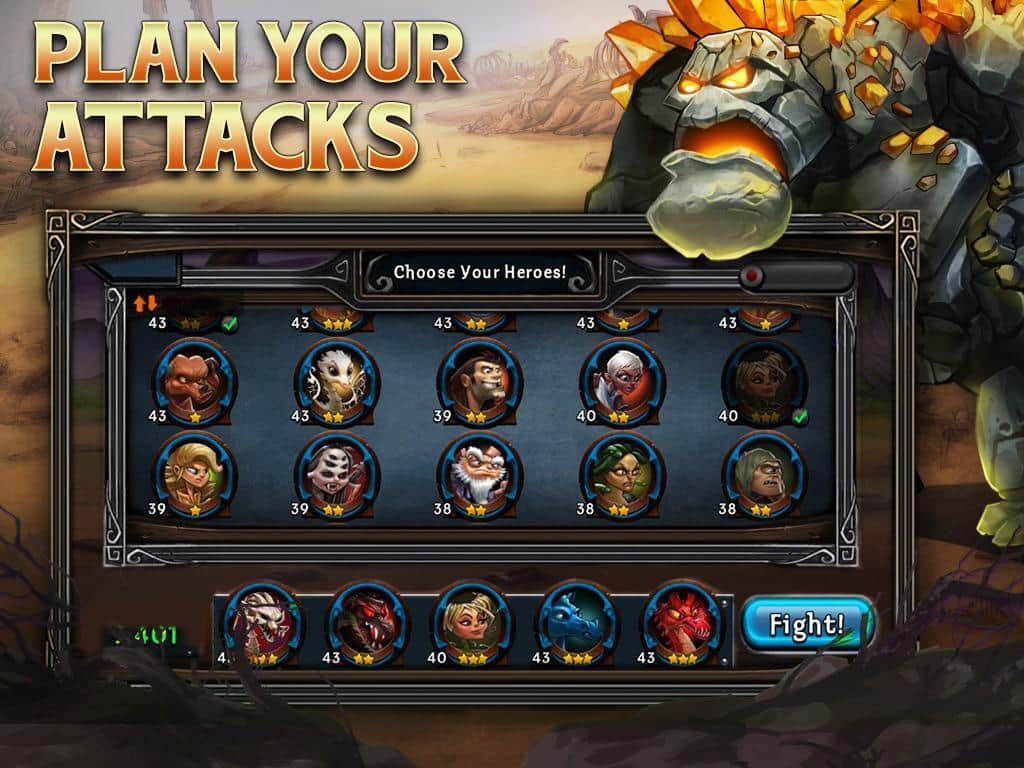The image size is (1024, 768).
Task: Remove the dark red-eyed wolf from team
Action: click(366, 622)
